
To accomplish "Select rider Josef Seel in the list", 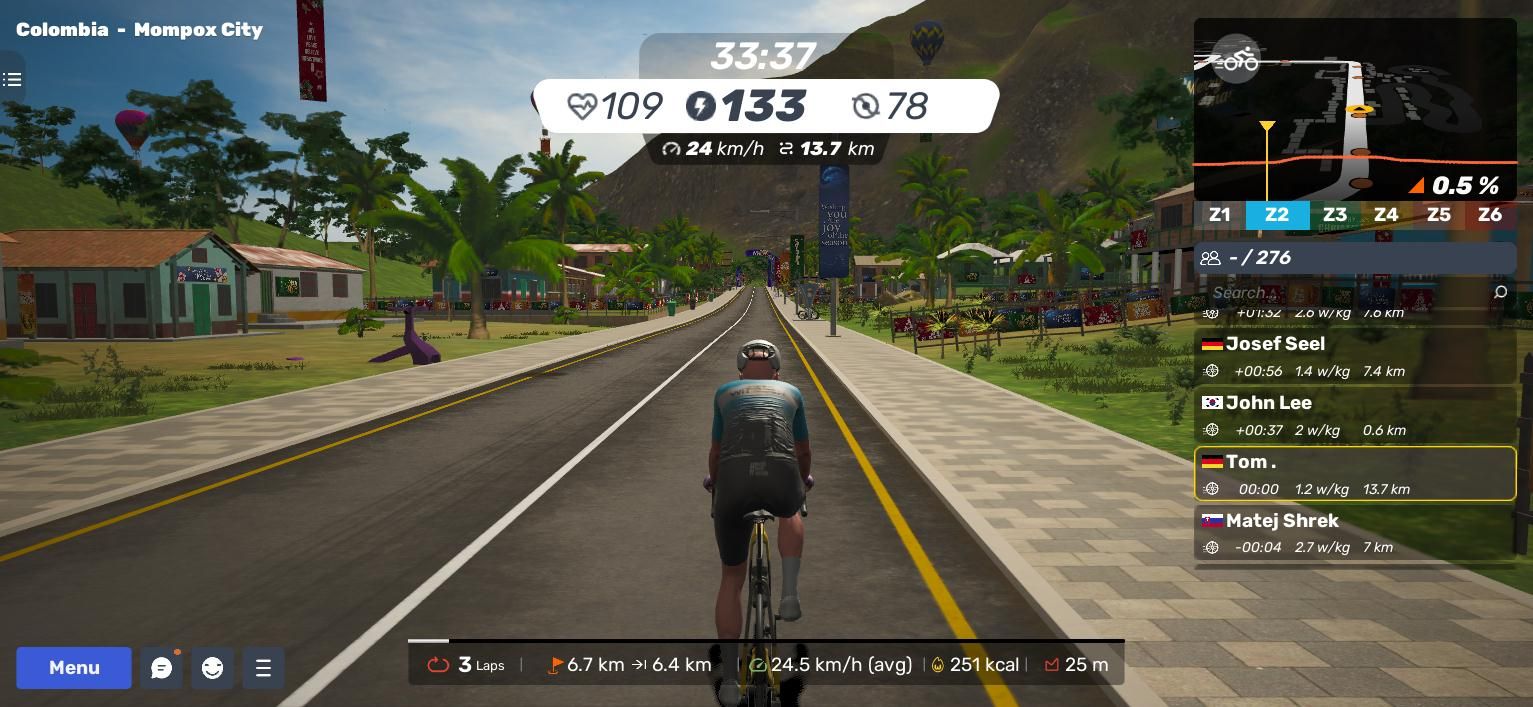I will coord(1355,356).
